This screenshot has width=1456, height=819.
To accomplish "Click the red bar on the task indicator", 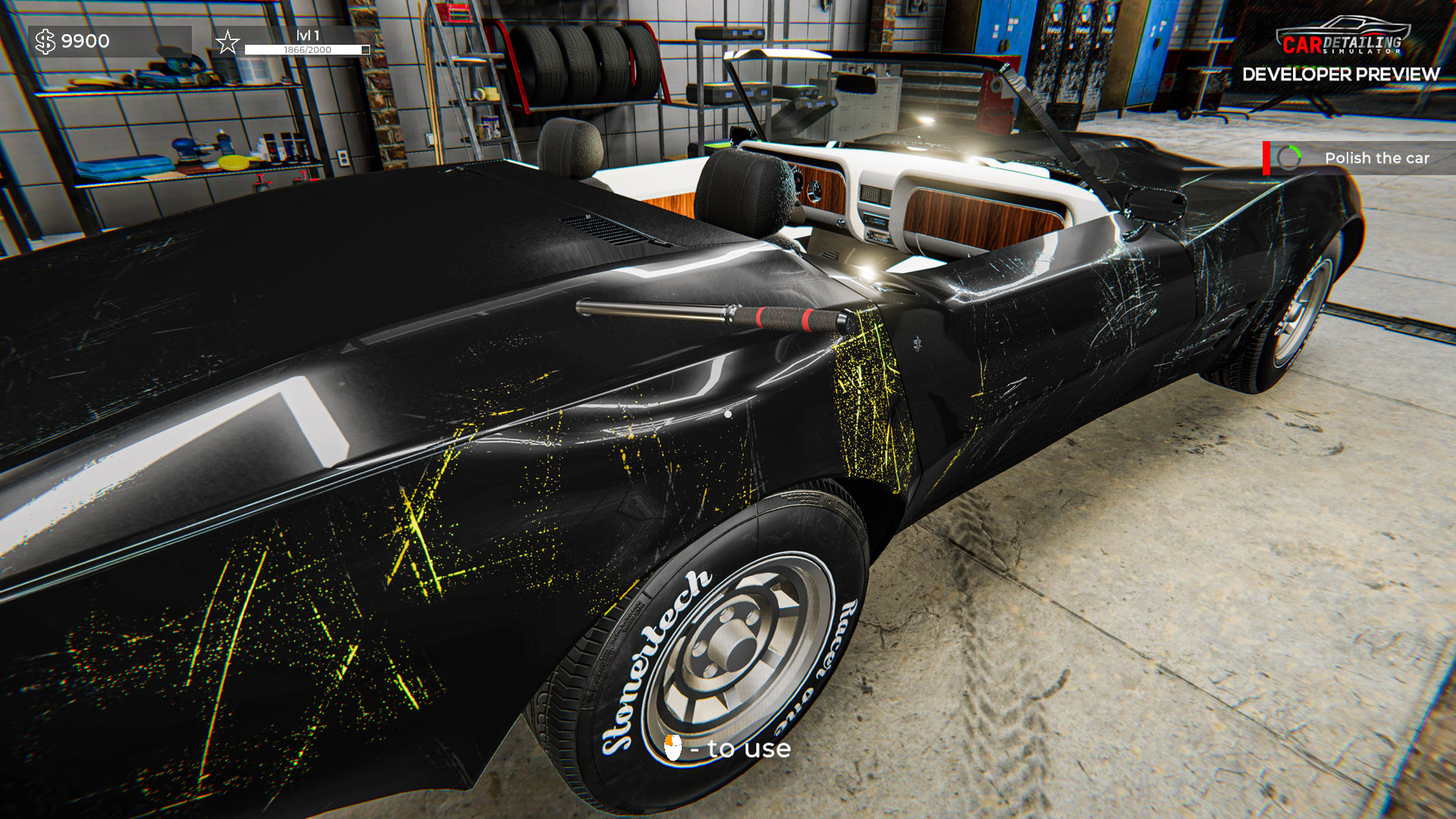I will (1265, 158).
